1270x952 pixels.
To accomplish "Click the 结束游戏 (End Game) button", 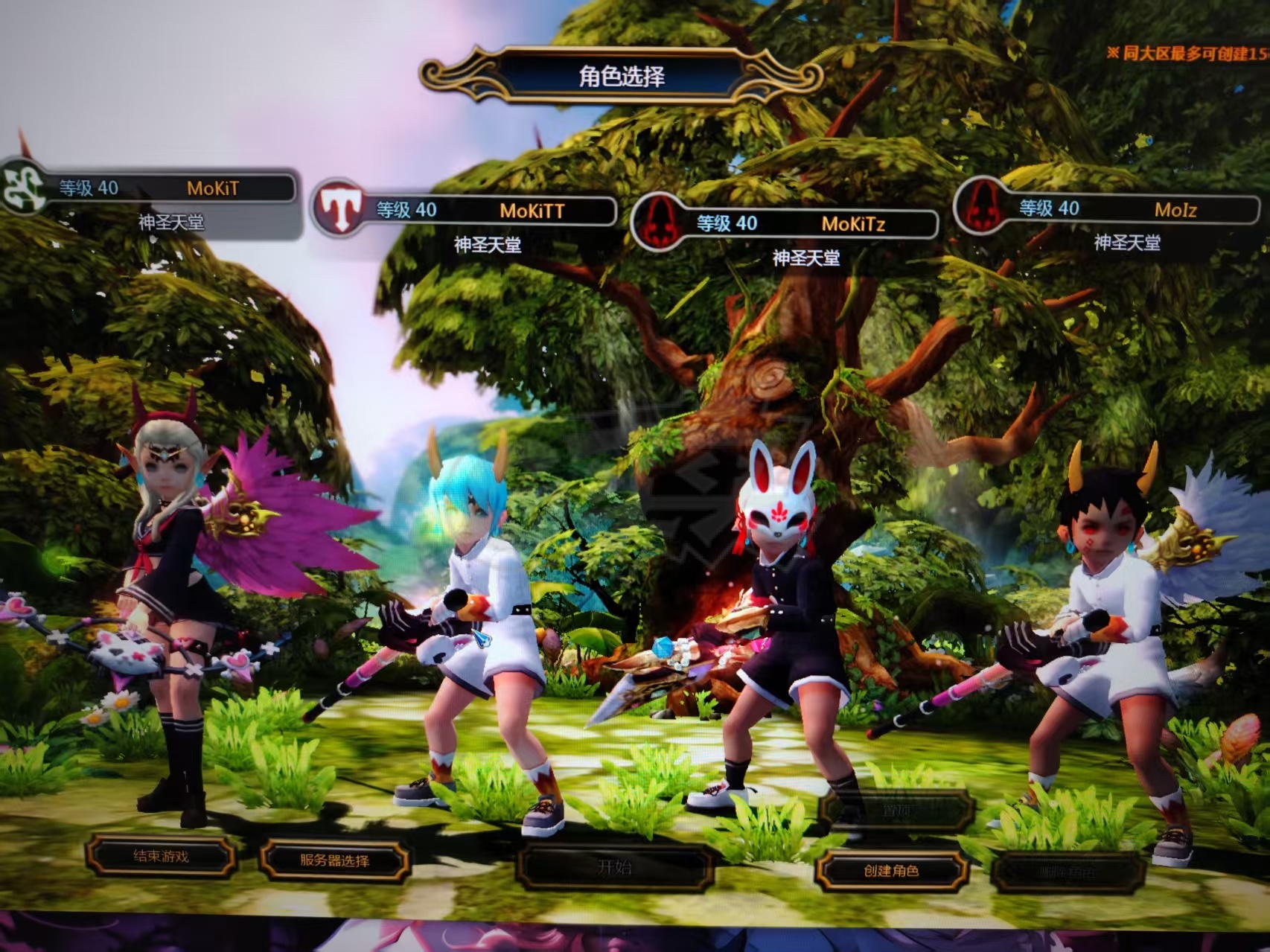I will click(x=161, y=856).
